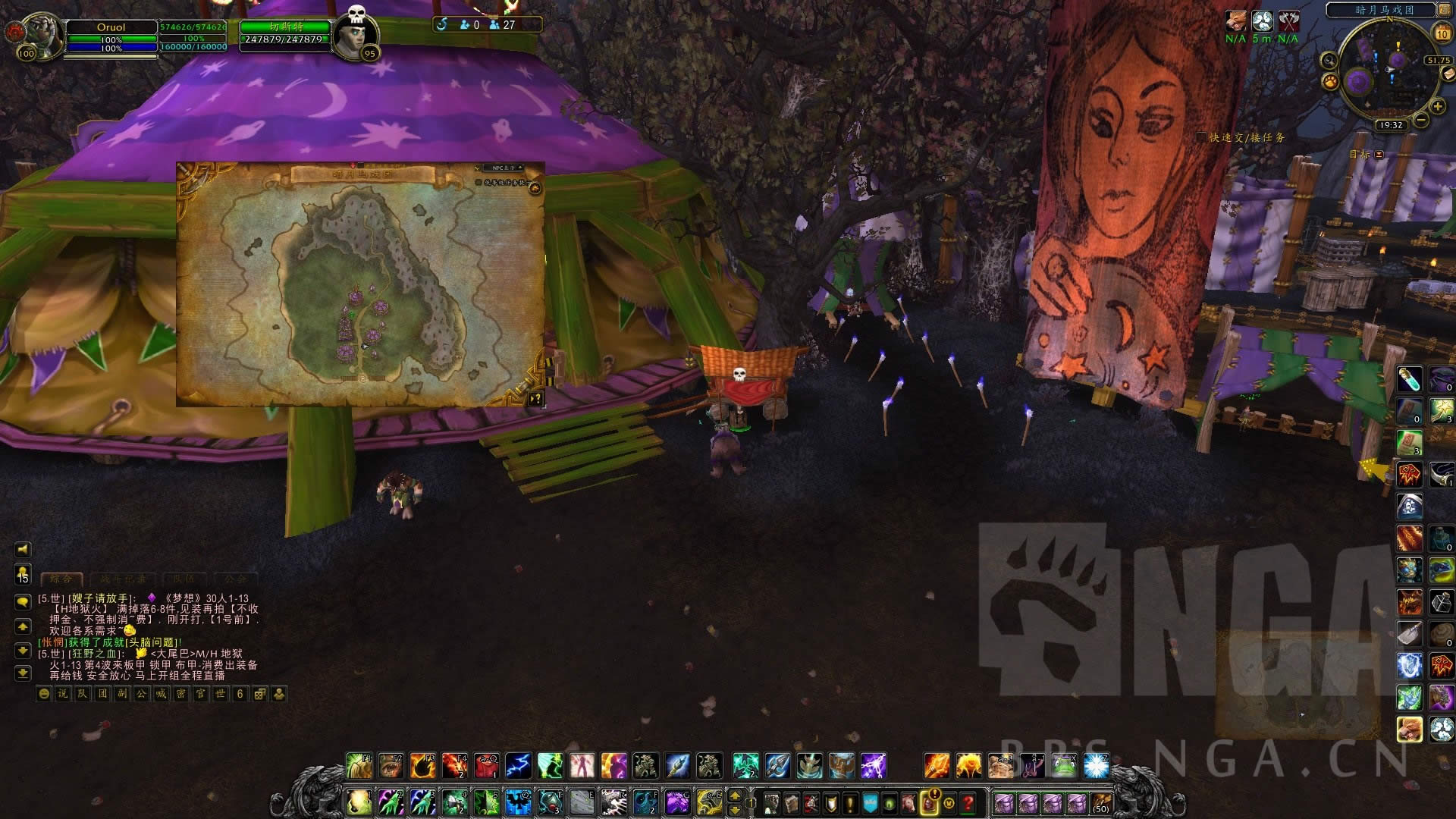Choose the 喊 yell channel button
The width and height of the screenshot is (1456, 819).
tap(161, 694)
